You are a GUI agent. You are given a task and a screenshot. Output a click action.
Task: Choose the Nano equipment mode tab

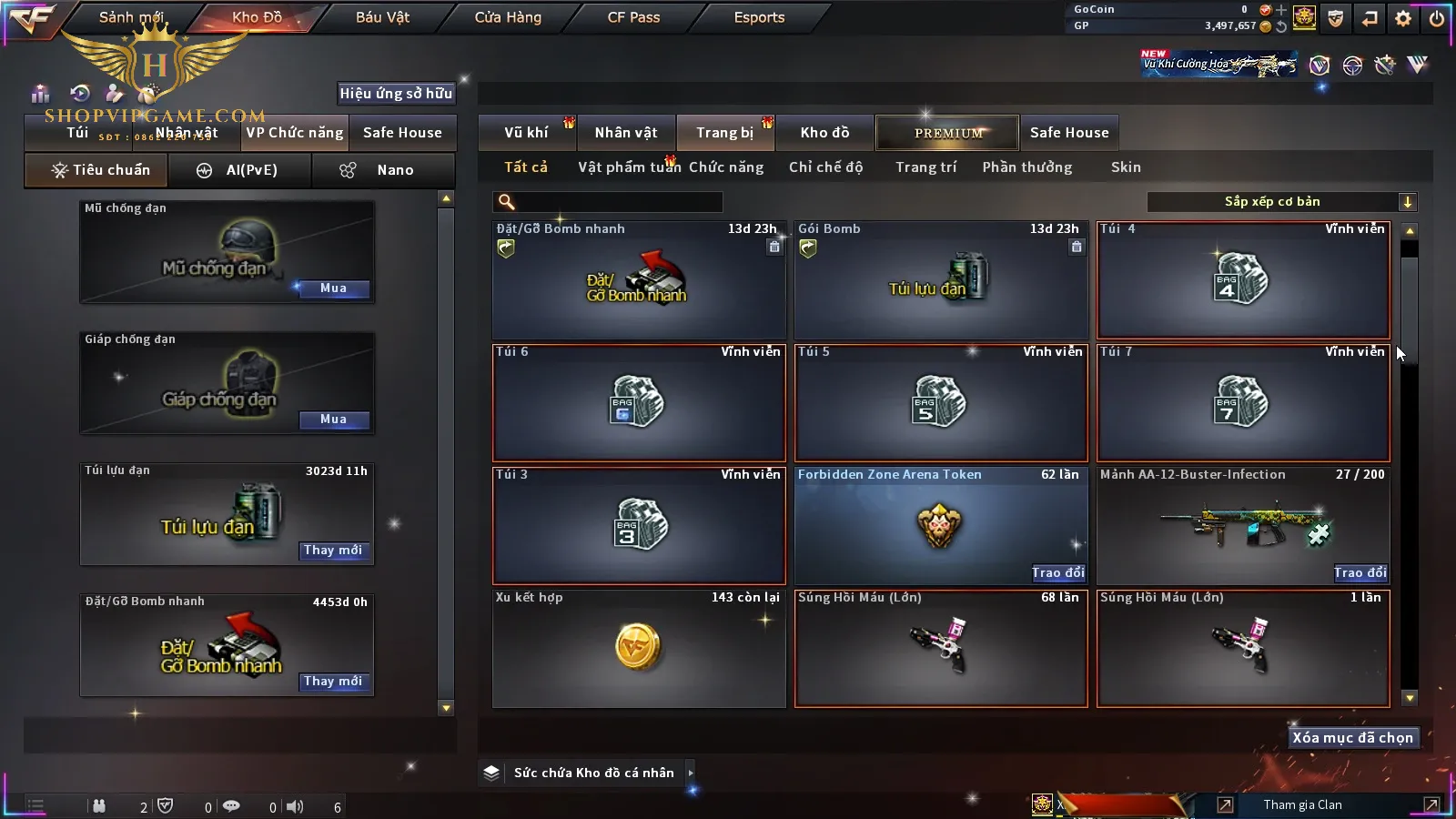384,170
